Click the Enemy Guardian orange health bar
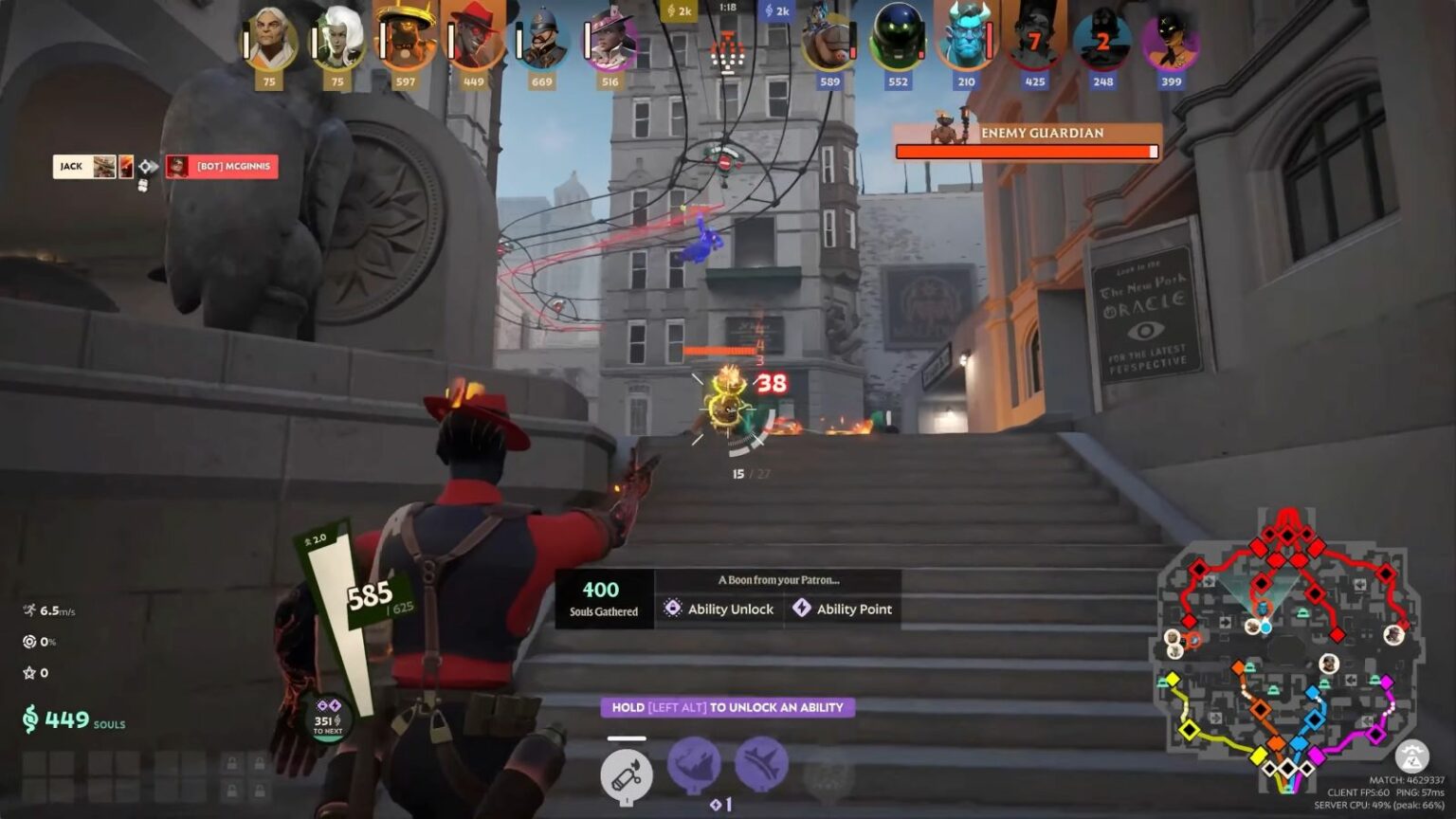Viewport: 1456px width, 819px height. pos(1028,151)
